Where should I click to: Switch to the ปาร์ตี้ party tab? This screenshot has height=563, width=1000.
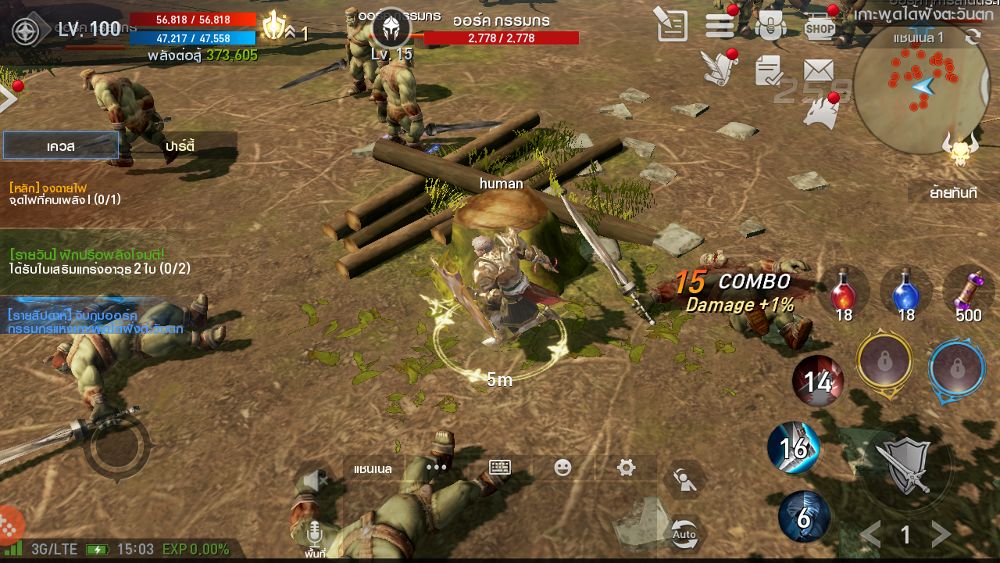180,146
